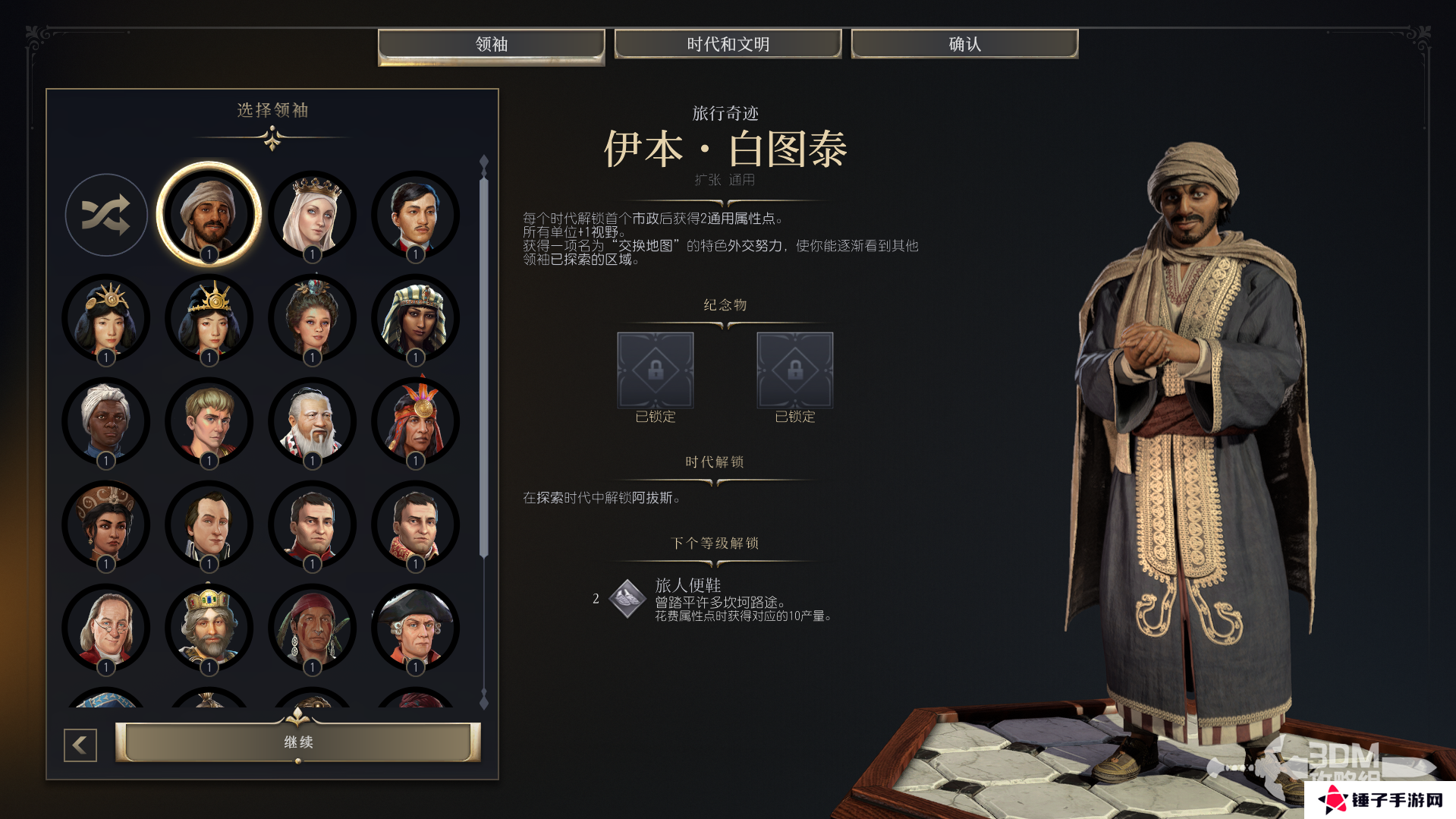The width and height of the screenshot is (1456, 819).
Task: Switch to the 确认 tab
Action: click(964, 43)
